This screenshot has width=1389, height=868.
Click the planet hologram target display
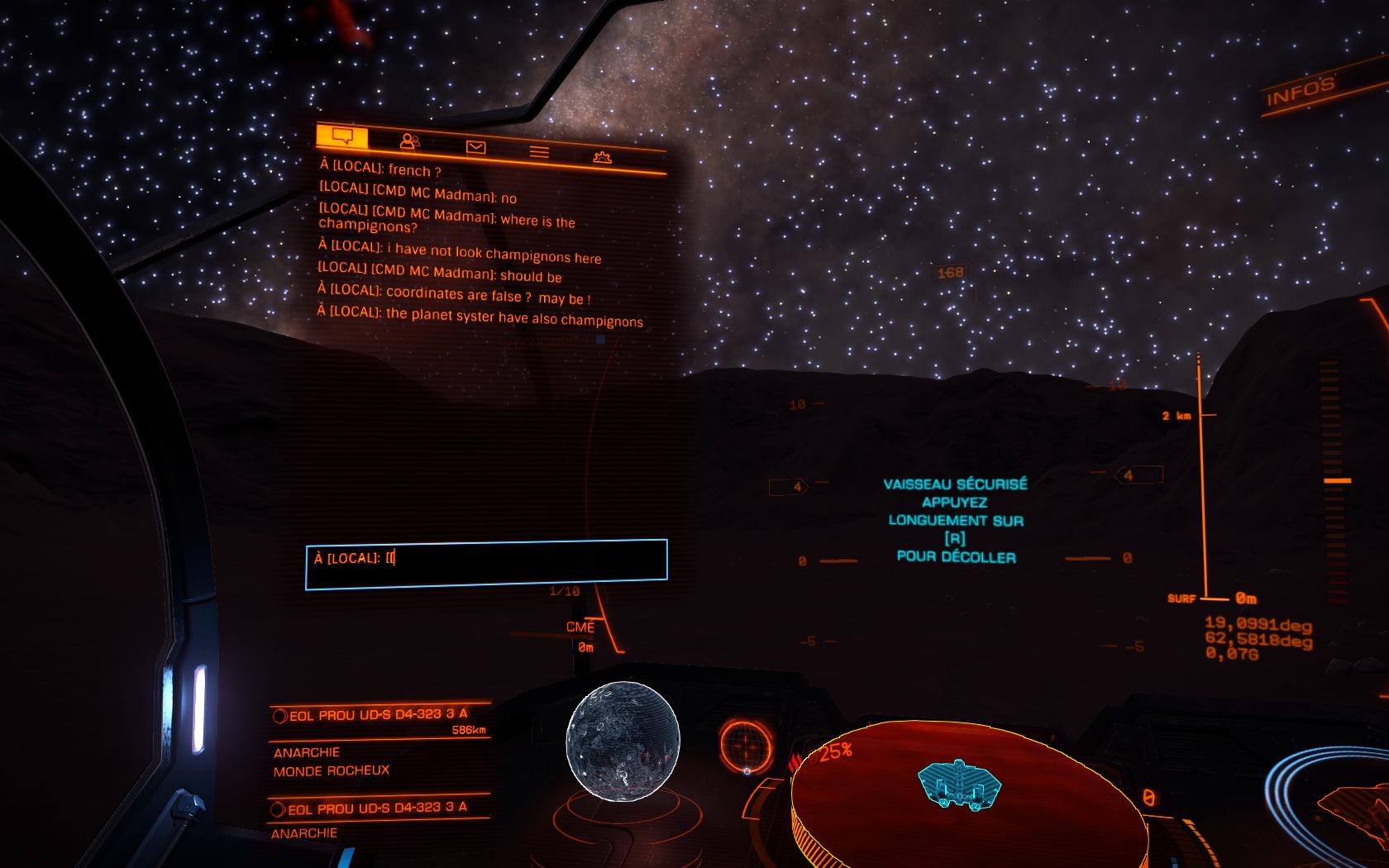click(x=623, y=741)
